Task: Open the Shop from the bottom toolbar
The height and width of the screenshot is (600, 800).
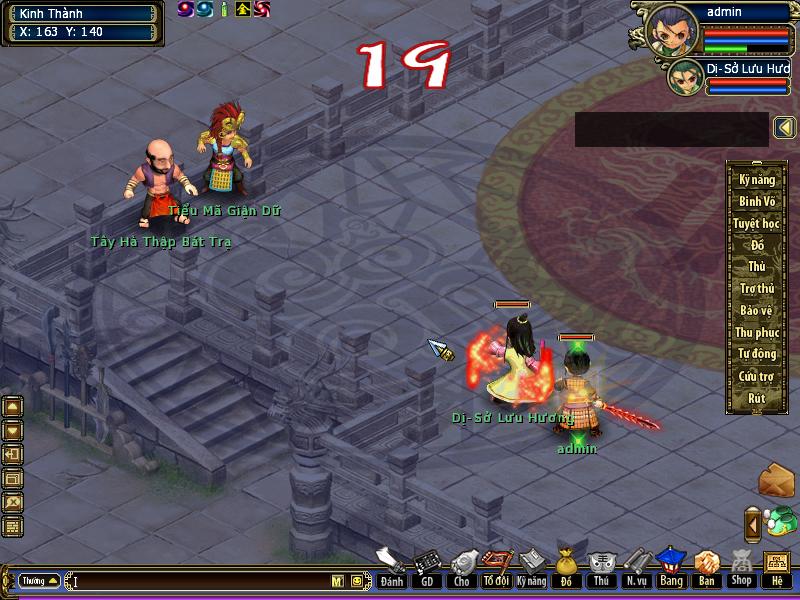Action: coord(741,569)
